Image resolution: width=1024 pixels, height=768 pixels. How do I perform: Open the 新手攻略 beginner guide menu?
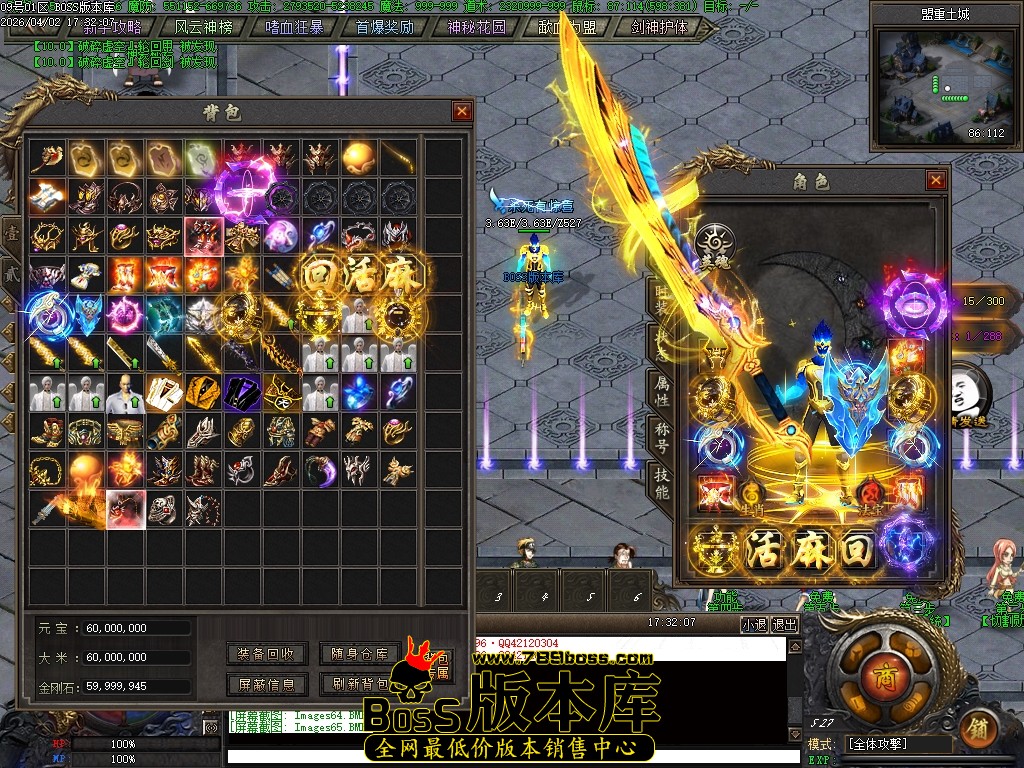pos(113,28)
